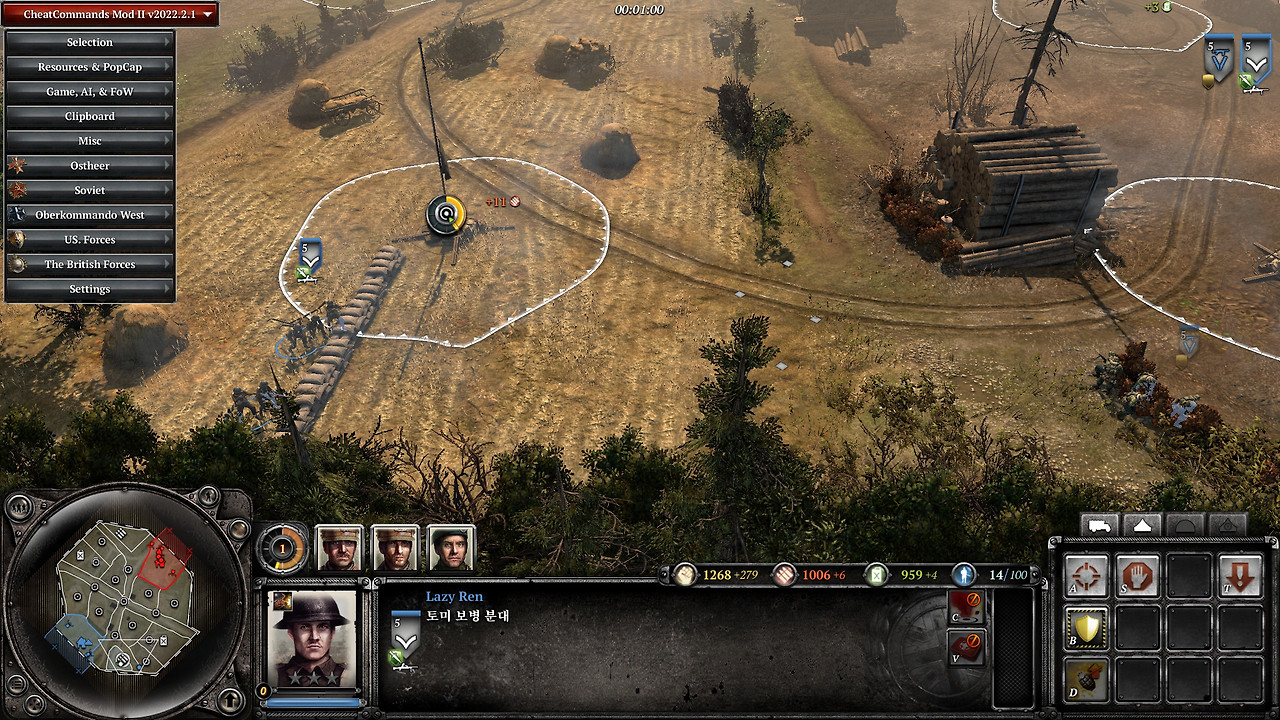Expand the Clipboard menu entry
This screenshot has width=1280, height=720.
click(90, 116)
